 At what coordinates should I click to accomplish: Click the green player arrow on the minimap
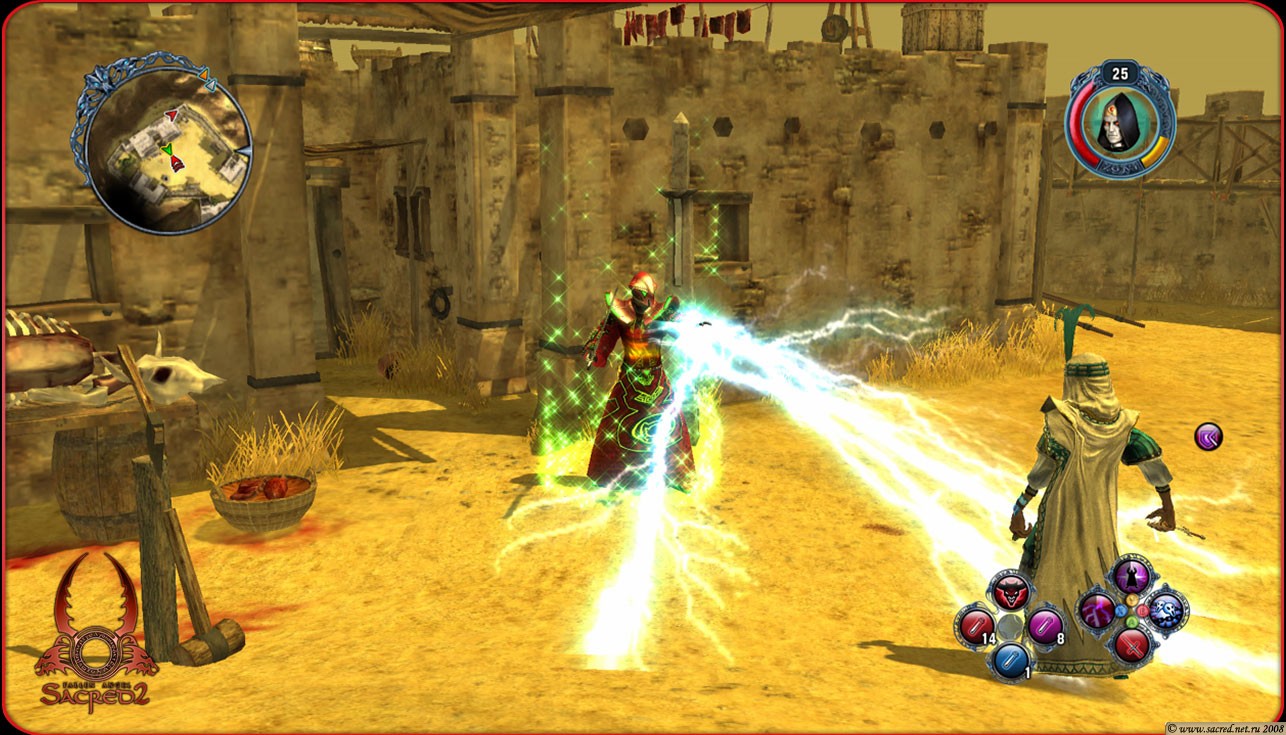[169, 149]
